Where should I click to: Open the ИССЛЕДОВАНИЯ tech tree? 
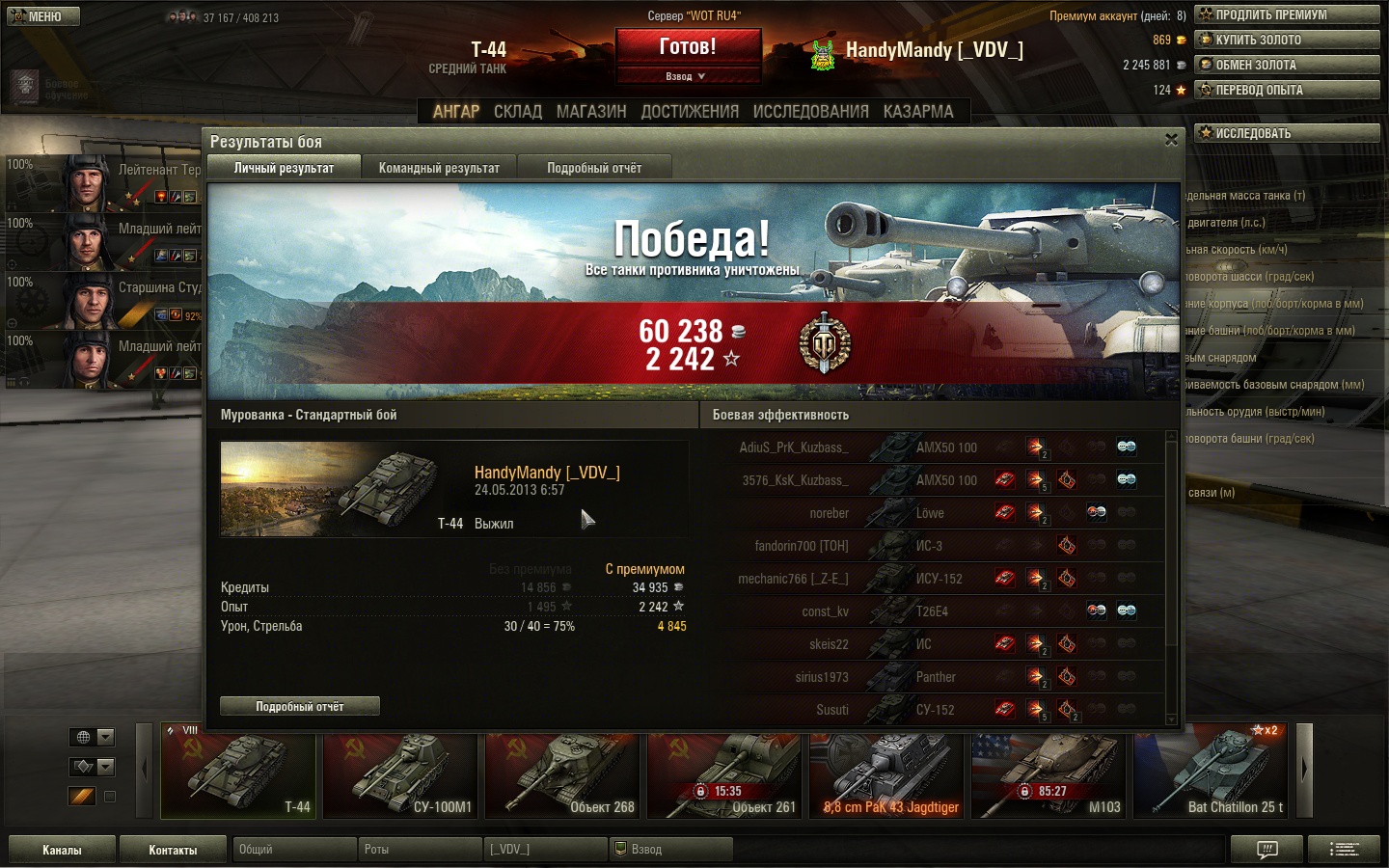point(810,112)
